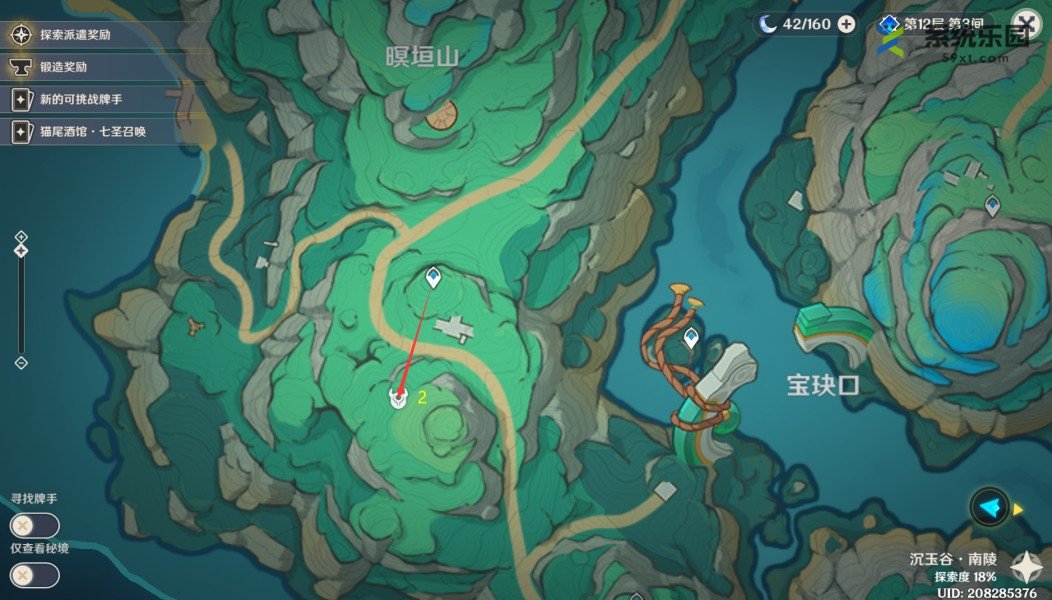The height and width of the screenshot is (600, 1052).
Task: Click the white map pin labeled 2
Action: click(x=398, y=397)
